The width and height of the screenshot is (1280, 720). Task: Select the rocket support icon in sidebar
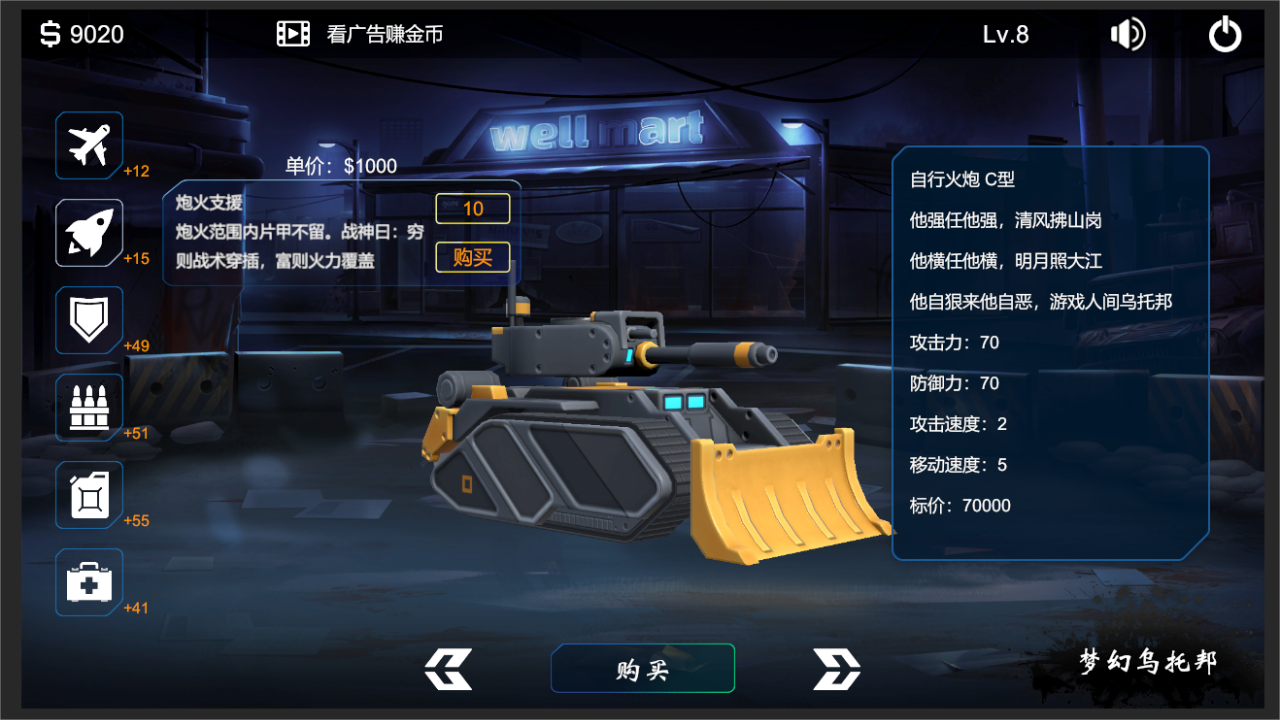click(88, 232)
